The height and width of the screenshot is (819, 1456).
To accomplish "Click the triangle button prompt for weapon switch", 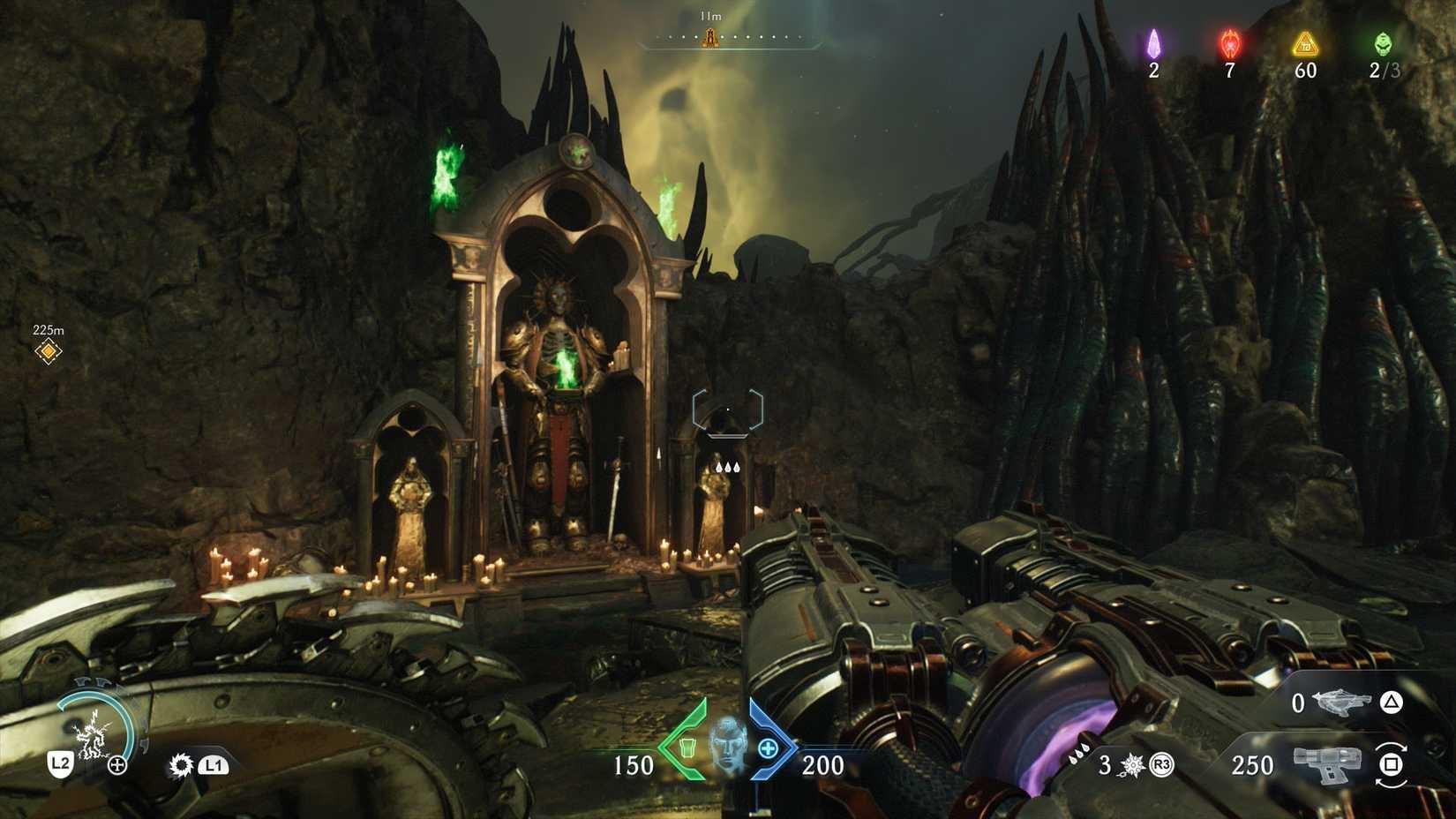I will 1392,703.
